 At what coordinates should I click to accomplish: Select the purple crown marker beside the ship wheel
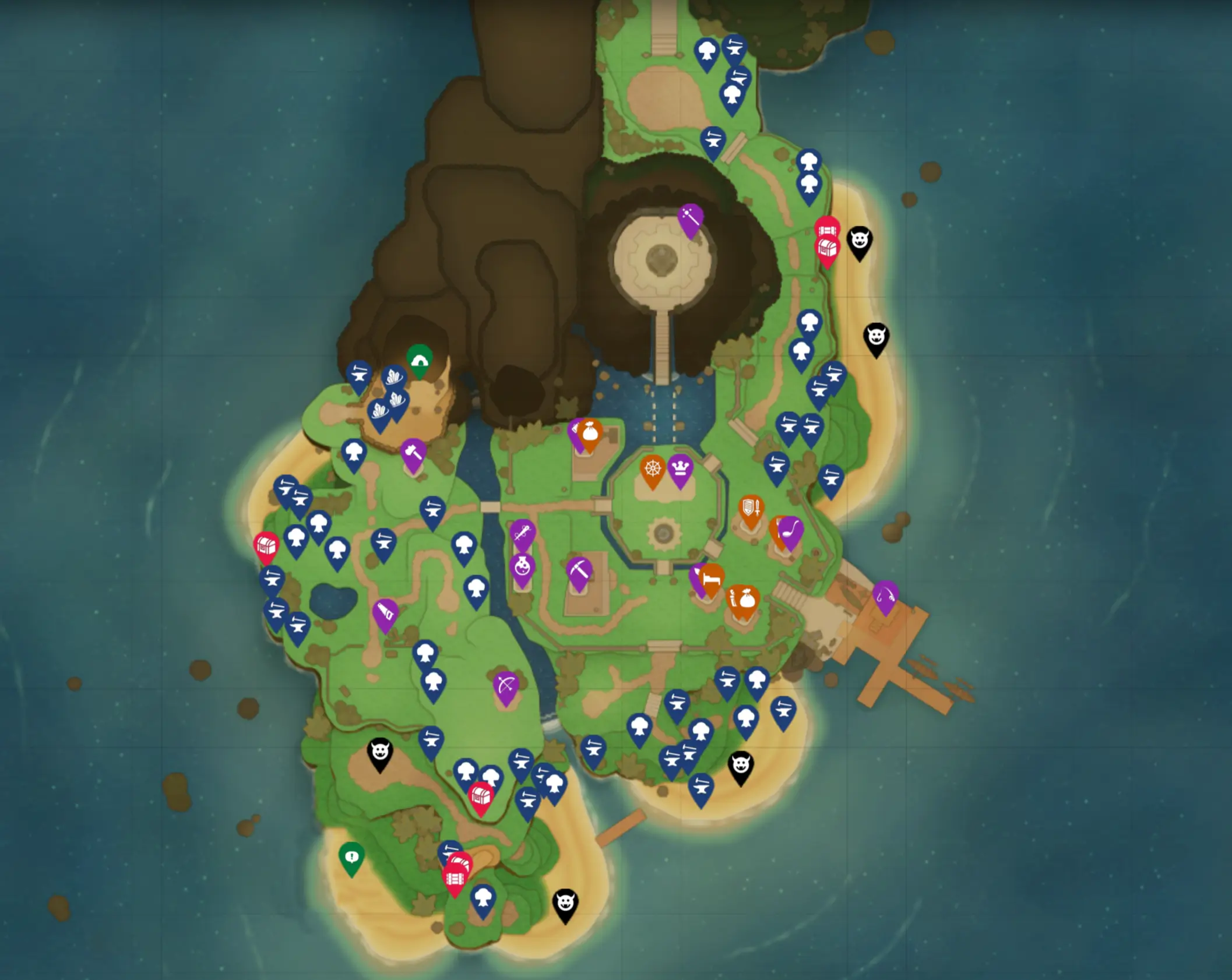680,468
